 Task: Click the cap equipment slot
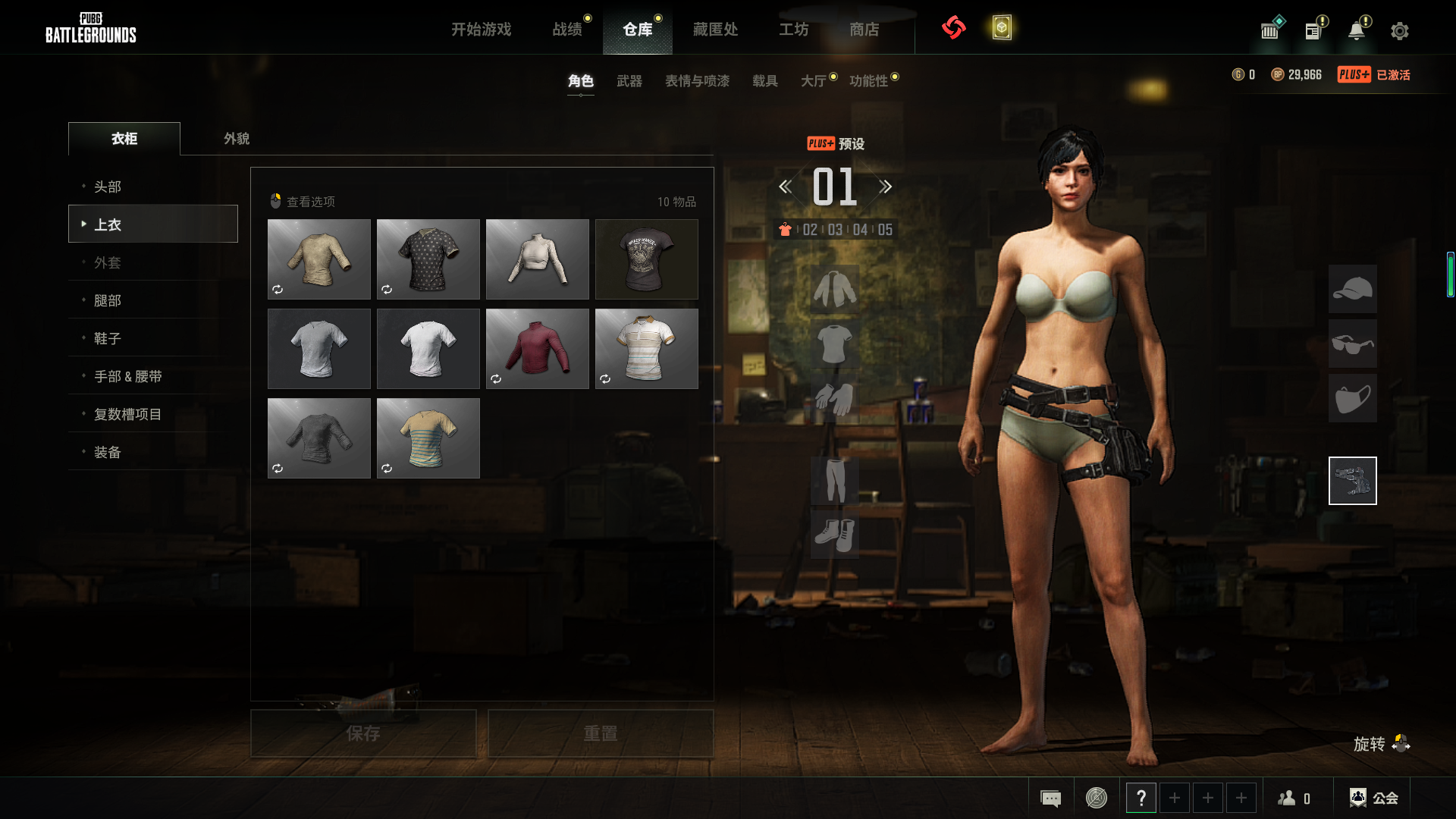[1352, 289]
